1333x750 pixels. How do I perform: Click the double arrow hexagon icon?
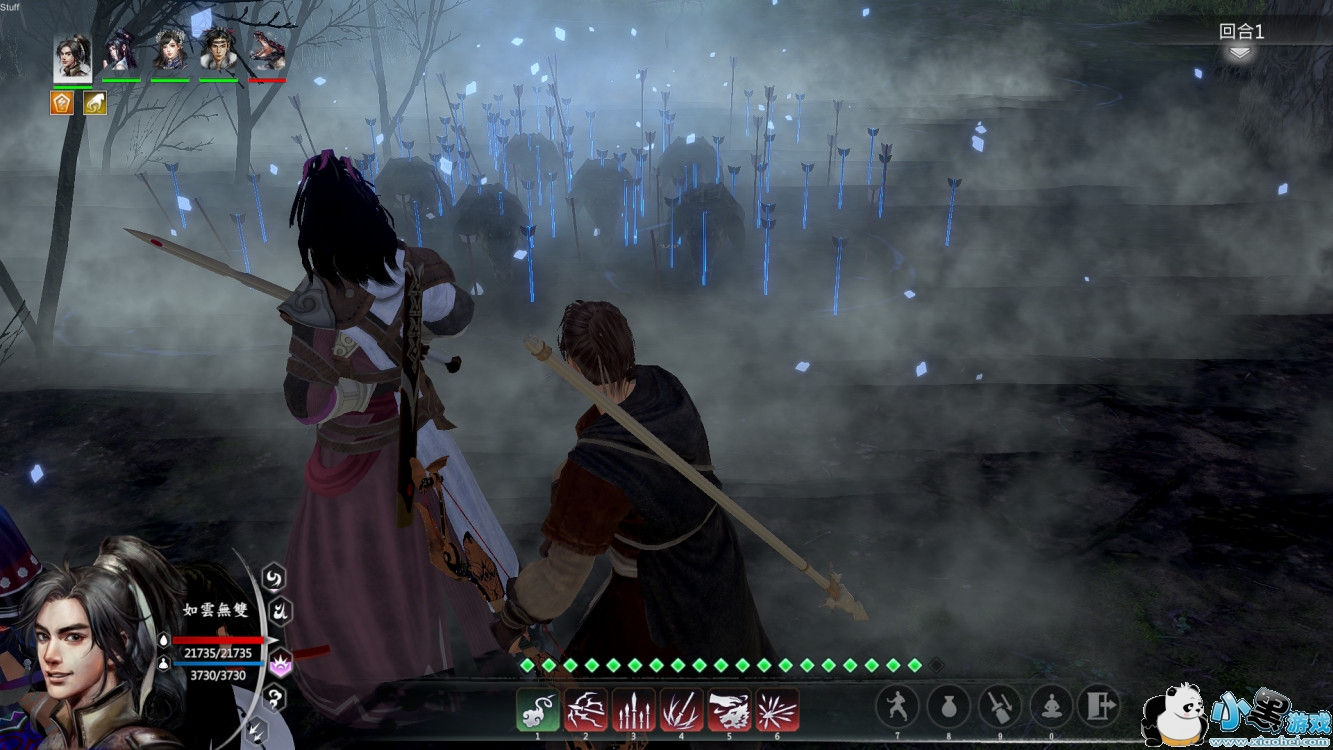tap(257, 729)
